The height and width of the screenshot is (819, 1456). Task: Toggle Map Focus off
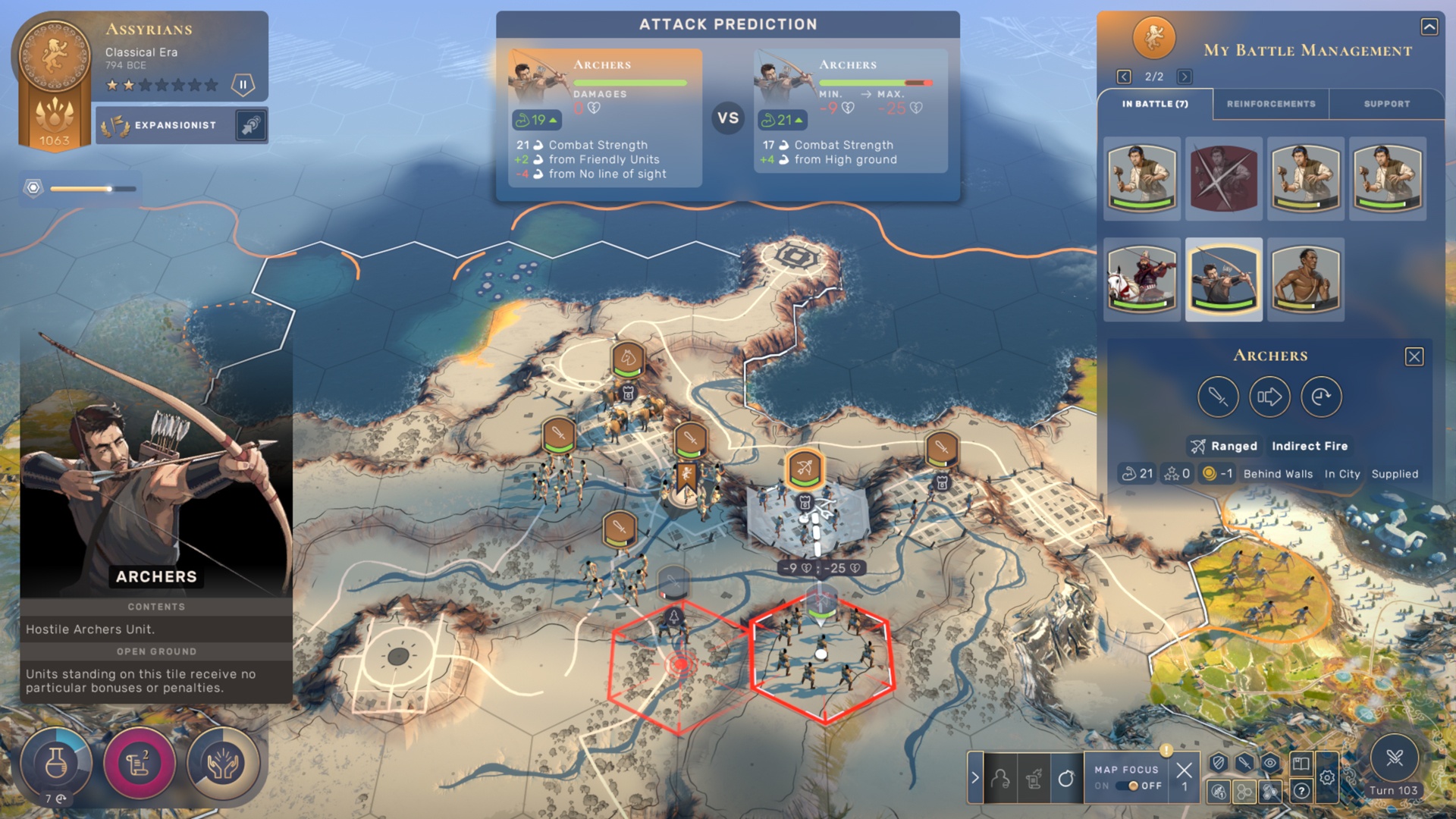1128,786
